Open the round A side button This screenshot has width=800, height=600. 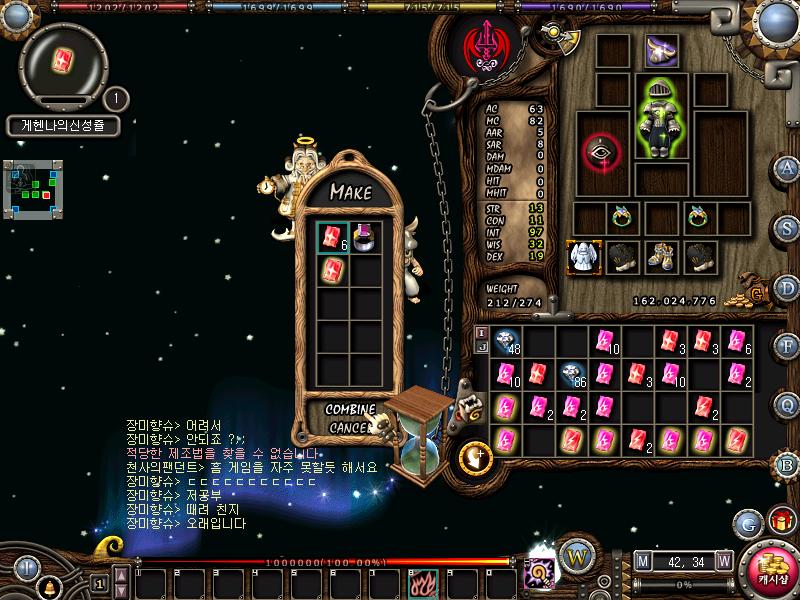pyautogui.click(x=788, y=168)
